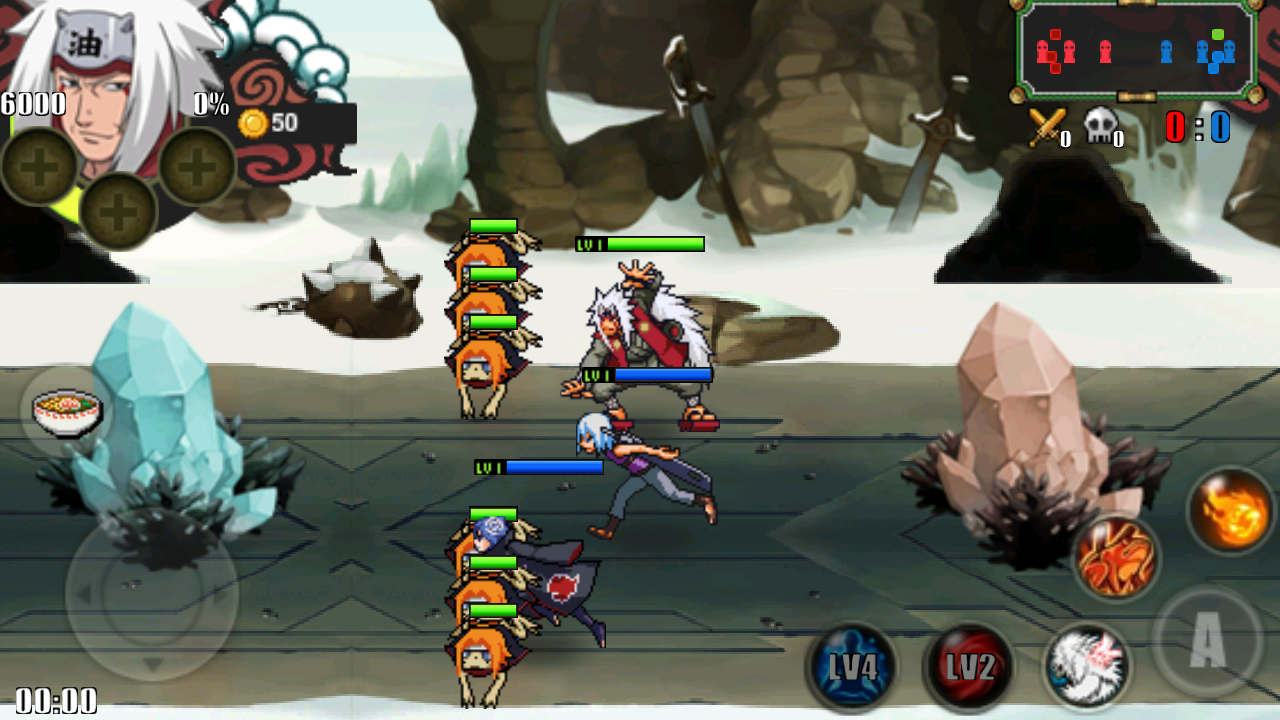Open the battlefield minimap

[1136, 50]
